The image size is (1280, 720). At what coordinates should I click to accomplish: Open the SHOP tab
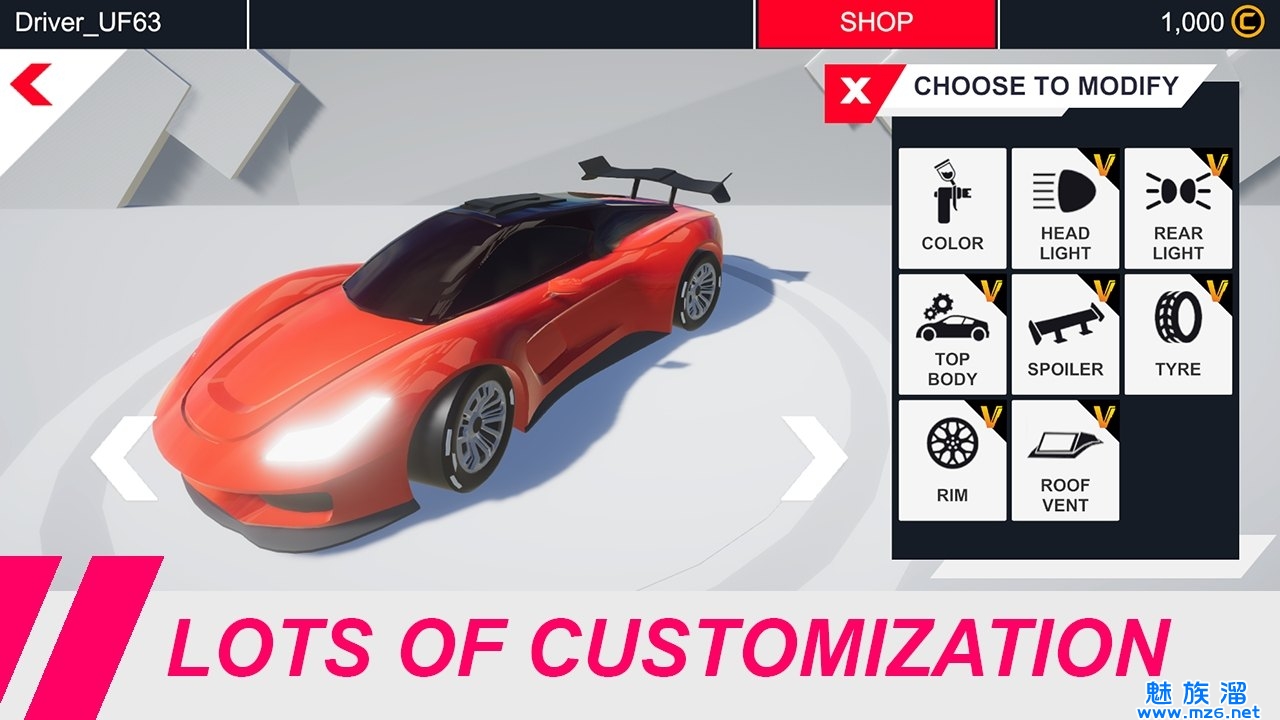[x=876, y=23]
